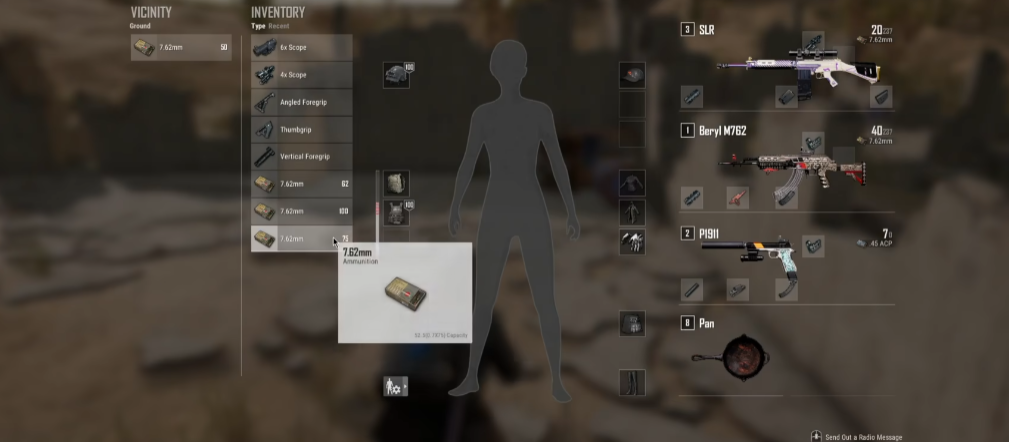The height and width of the screenshot is (442, 1009).
Task: Sort inventory by Recent
Action: pos(280,25)
